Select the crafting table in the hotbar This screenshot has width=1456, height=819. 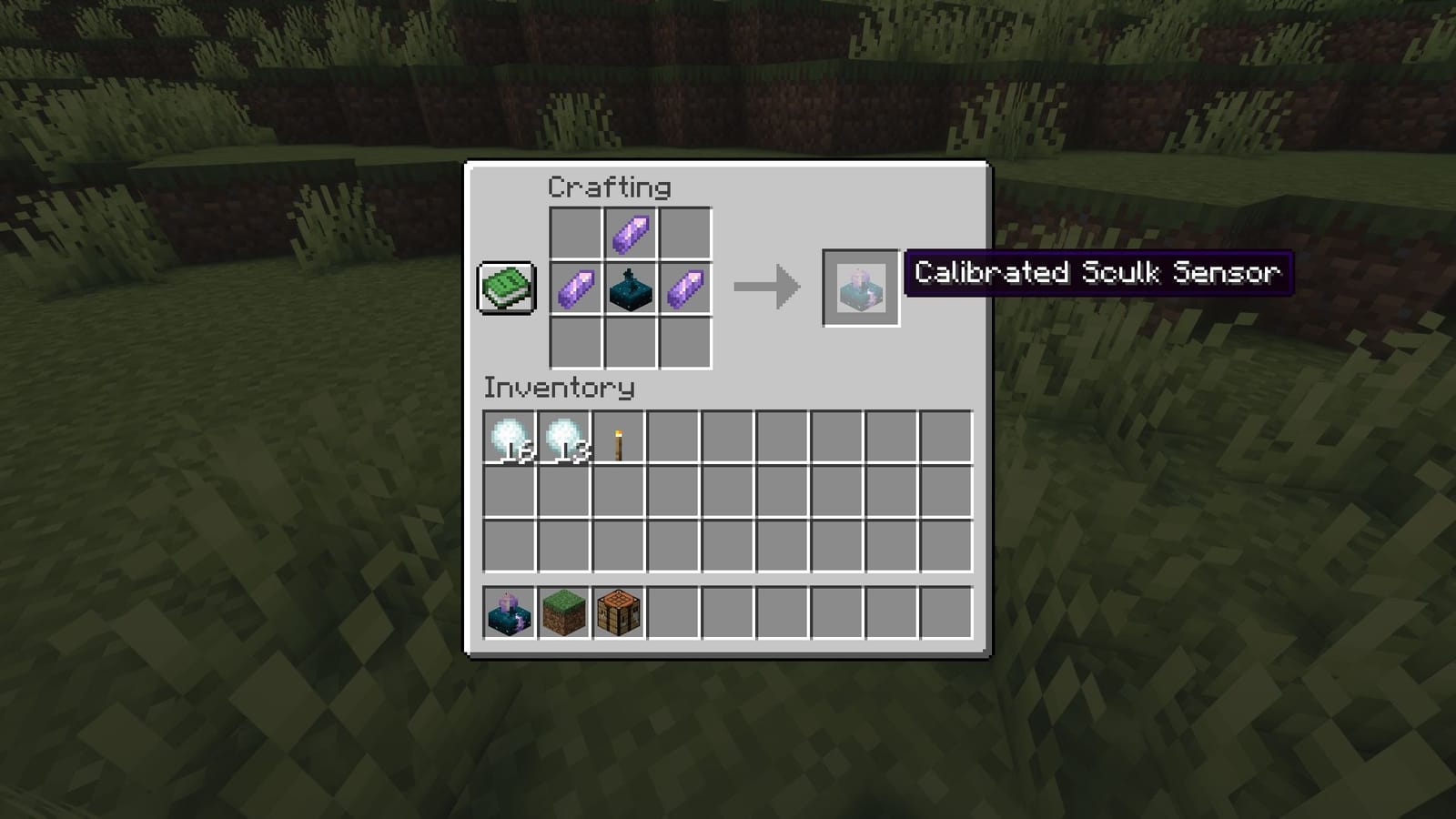pyautogui.click(x=617, y=612)
